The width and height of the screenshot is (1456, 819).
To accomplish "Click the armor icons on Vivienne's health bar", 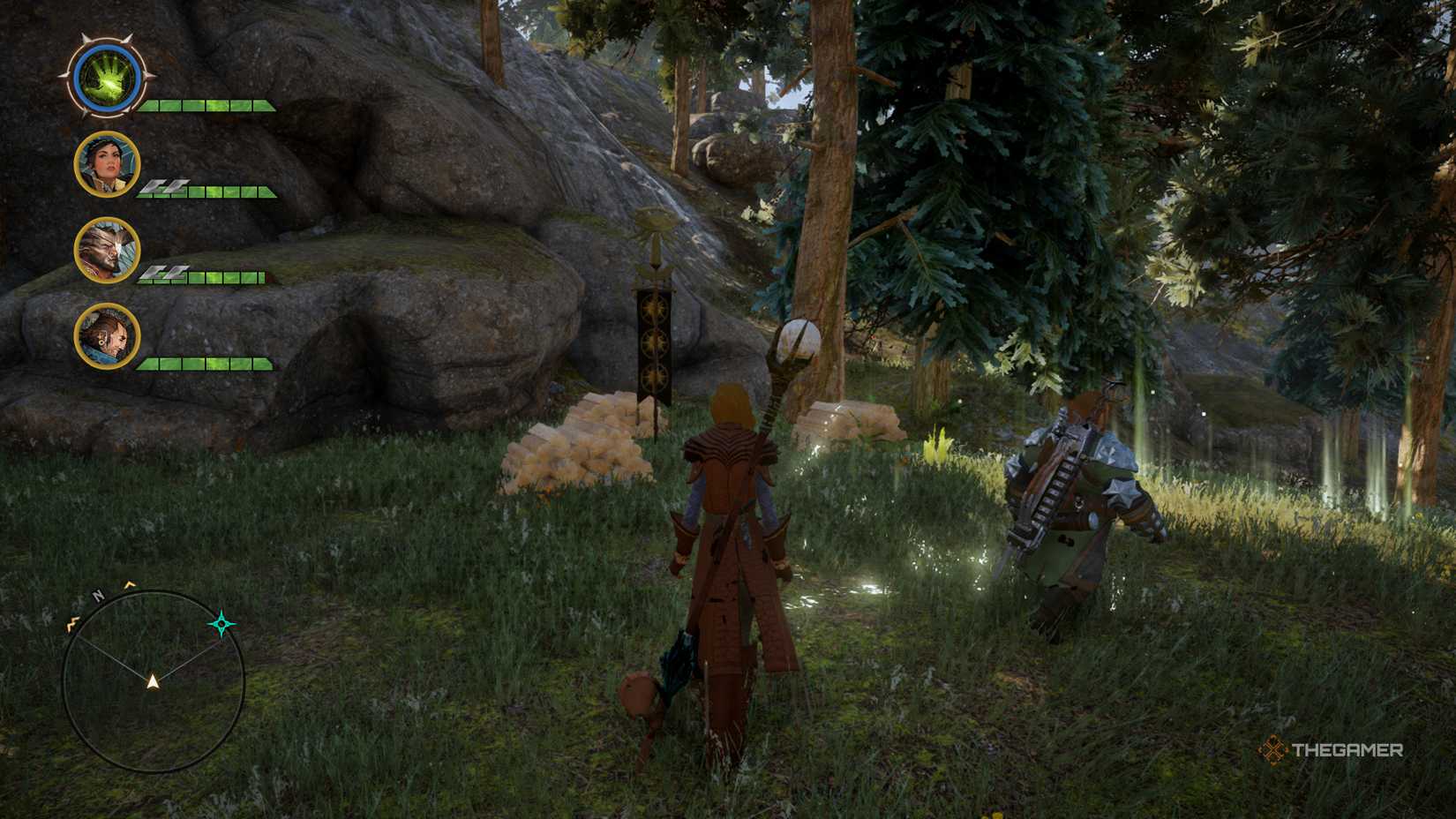I will 163,187.
